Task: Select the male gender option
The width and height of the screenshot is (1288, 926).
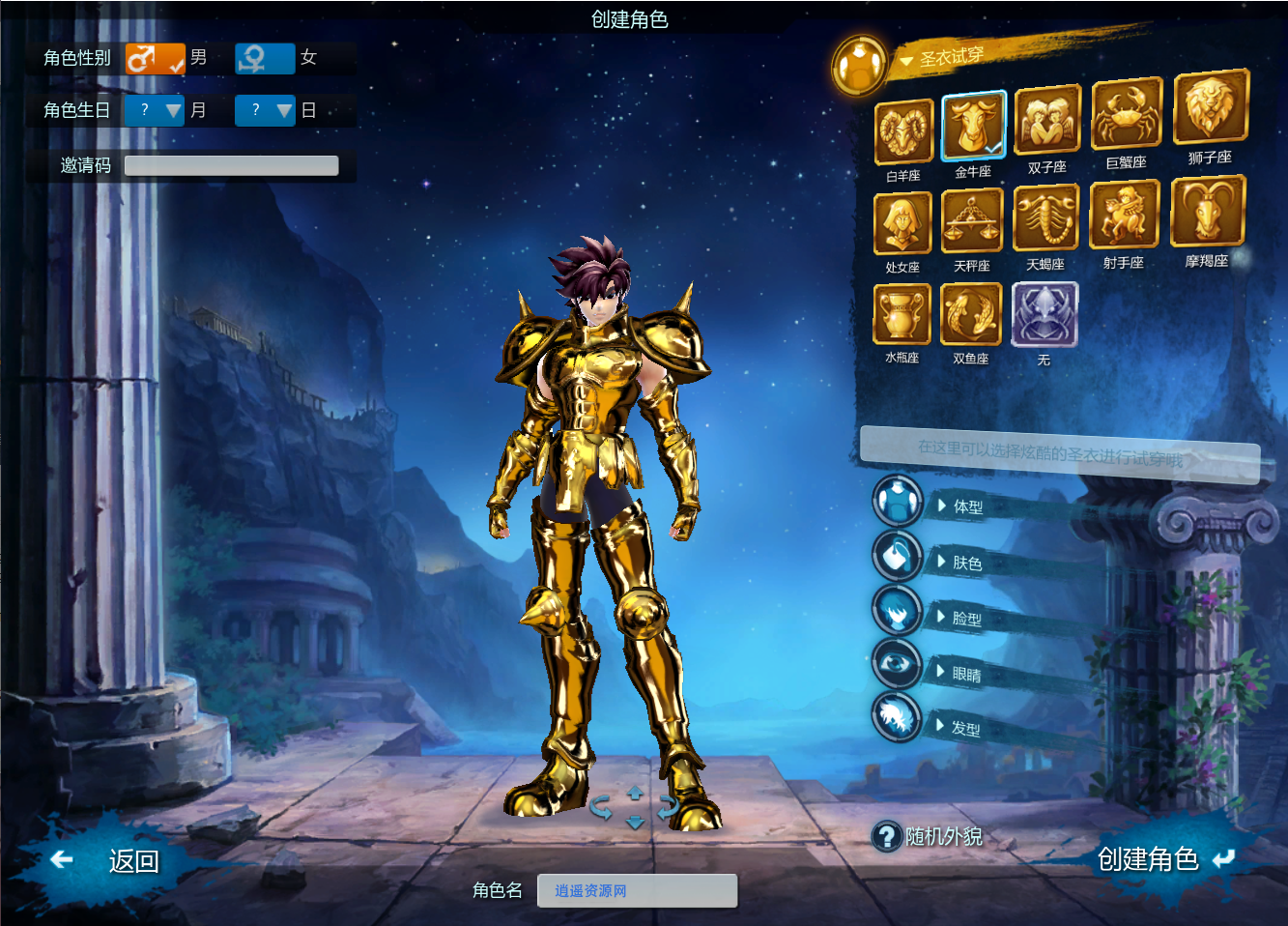Action: pyautogui.click(x=155, y=58)
